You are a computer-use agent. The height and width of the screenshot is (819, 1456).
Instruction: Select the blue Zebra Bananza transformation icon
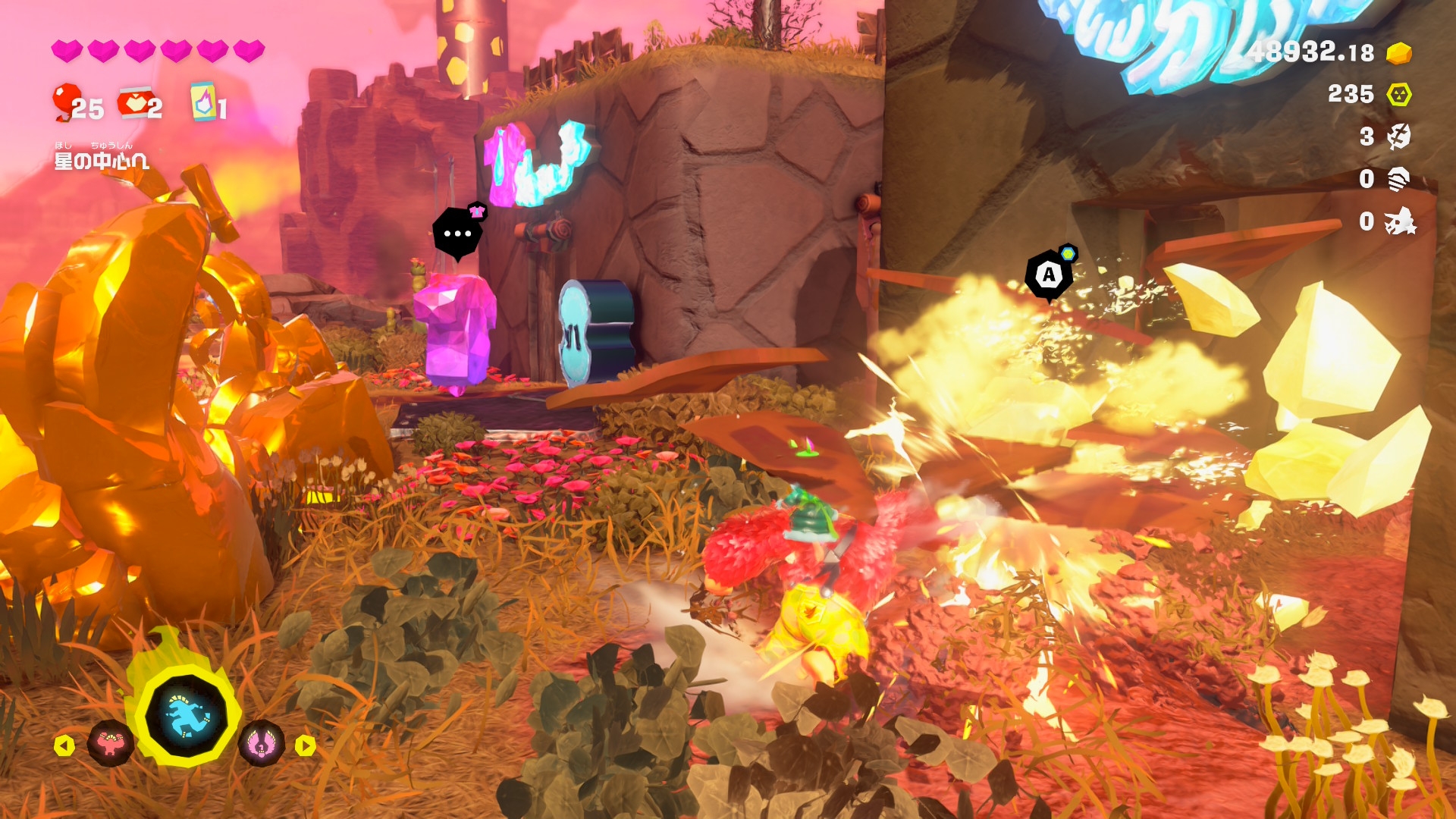tap(186, 717)
